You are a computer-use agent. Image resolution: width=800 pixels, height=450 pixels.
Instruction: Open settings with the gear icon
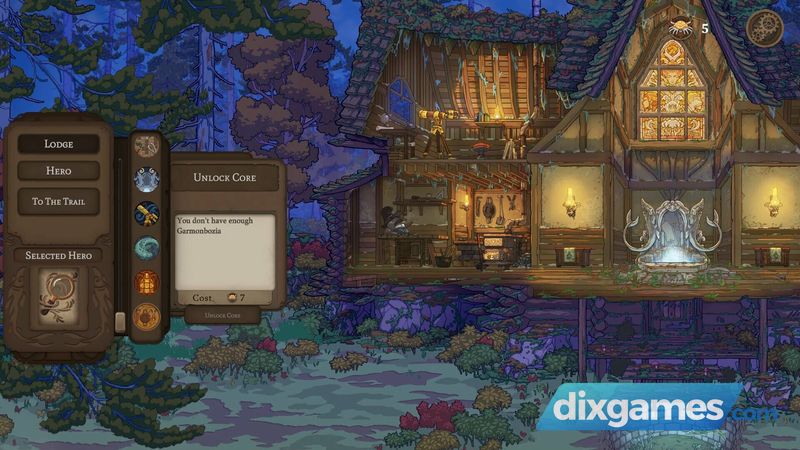[765, 28]
